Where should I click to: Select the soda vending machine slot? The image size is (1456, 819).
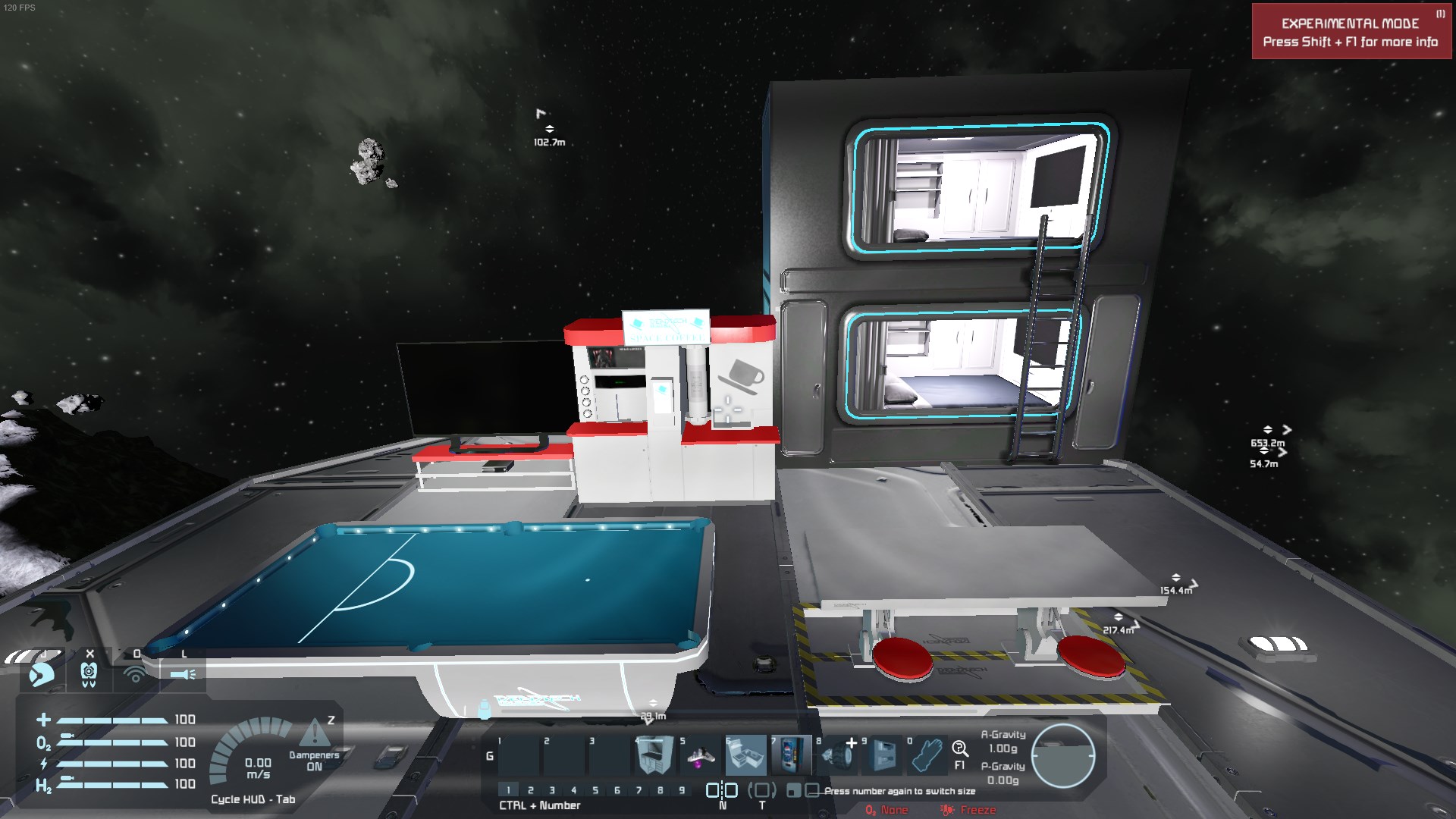pyautogui.click(x=791, y=755)
